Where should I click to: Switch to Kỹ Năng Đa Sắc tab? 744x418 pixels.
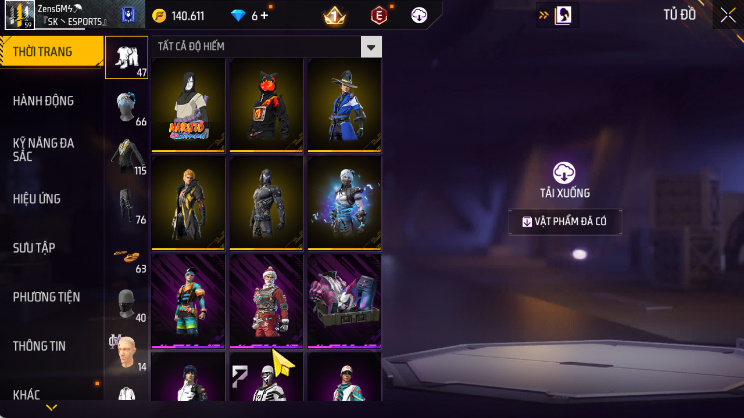click(44, 150)
